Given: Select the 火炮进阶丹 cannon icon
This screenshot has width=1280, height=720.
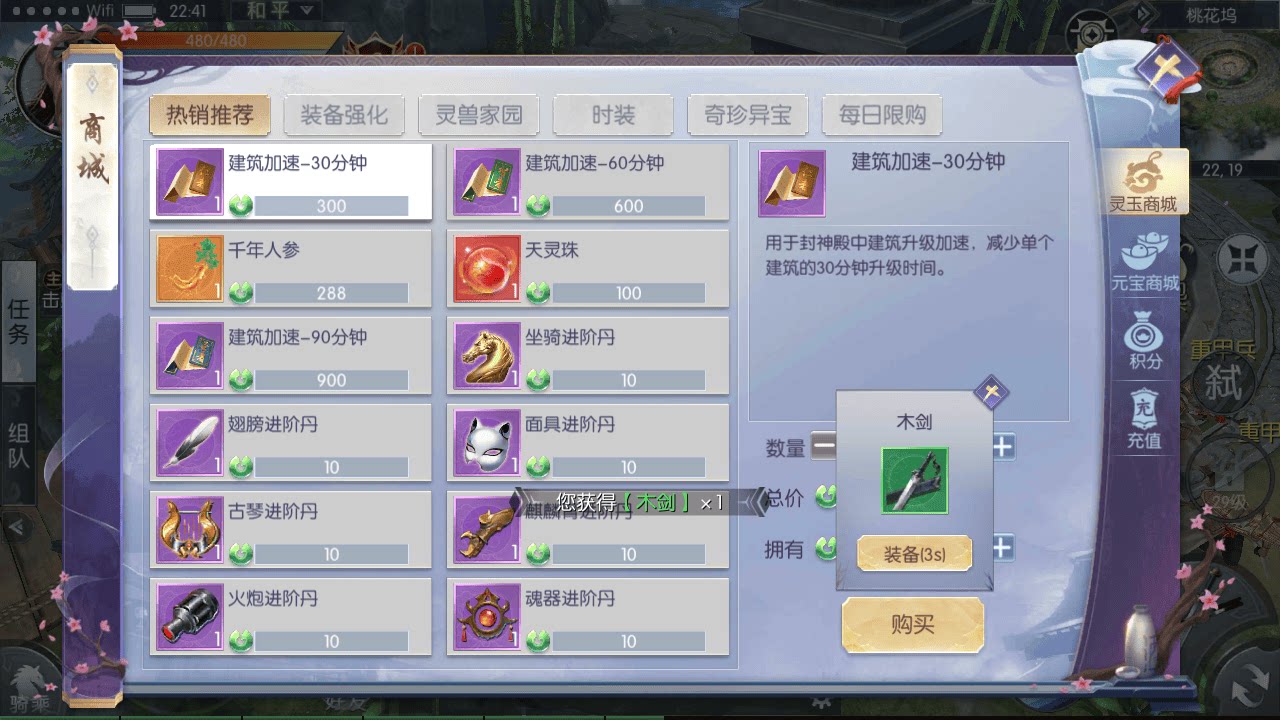Looking at the screenshot, I should (189, 614).
